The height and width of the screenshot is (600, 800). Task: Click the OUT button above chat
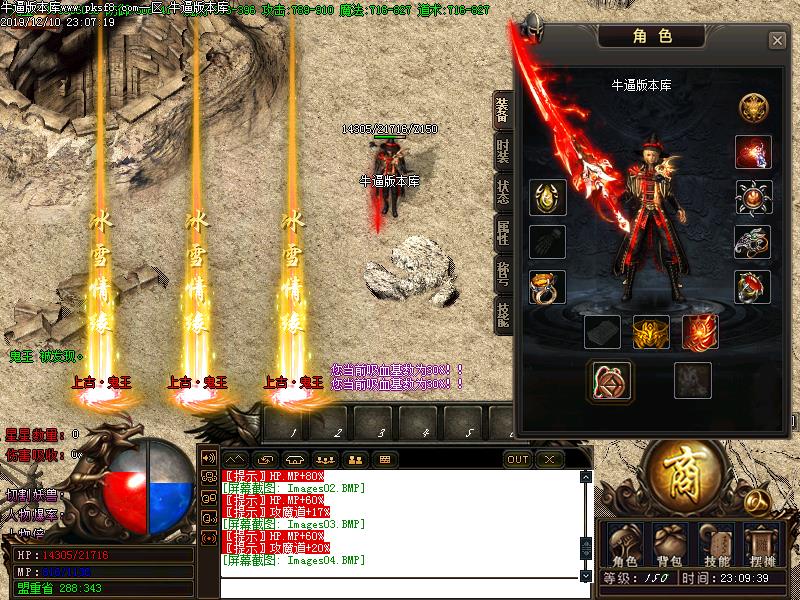518,460
